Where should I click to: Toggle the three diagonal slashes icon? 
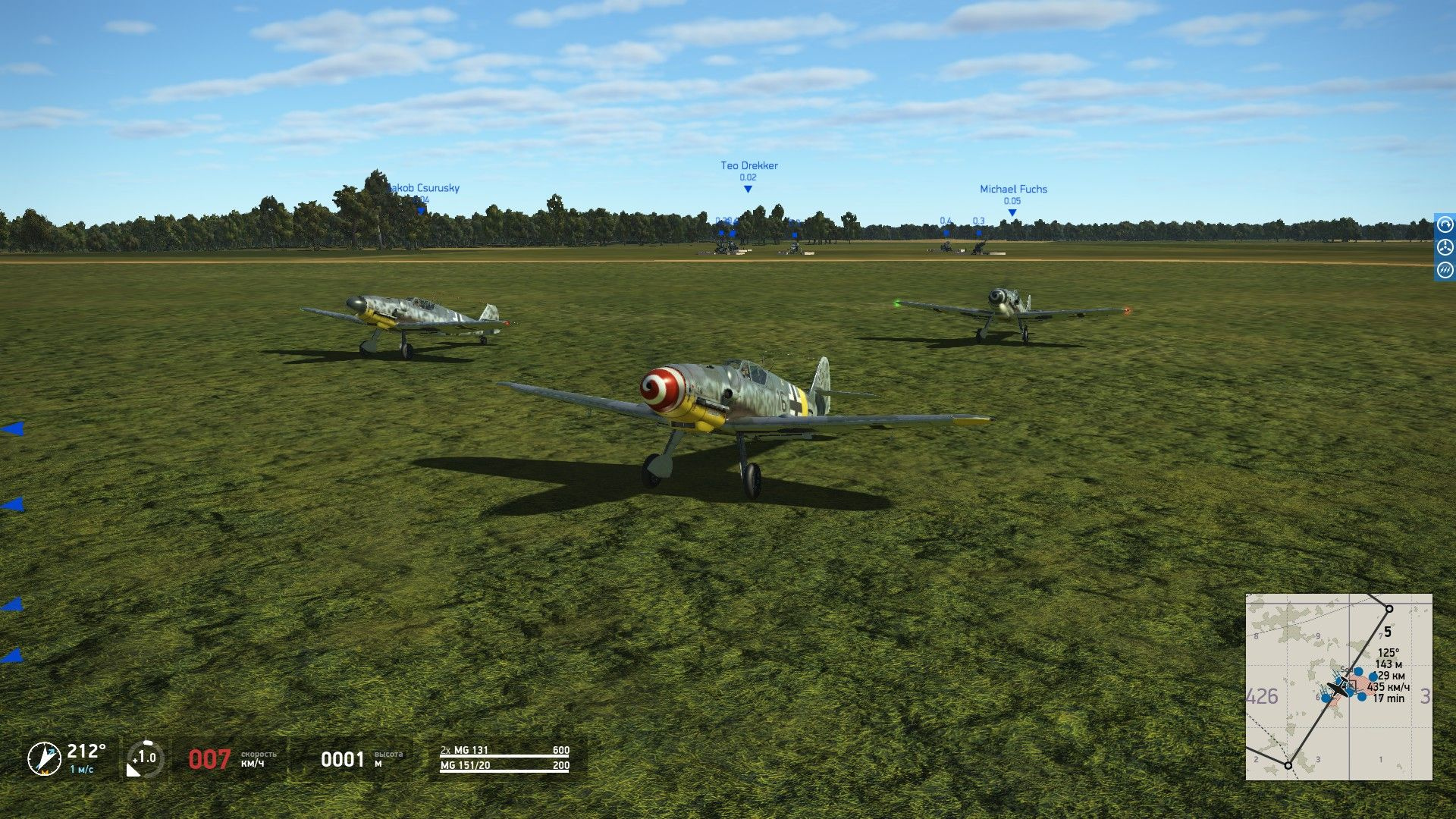(1445, 270)
